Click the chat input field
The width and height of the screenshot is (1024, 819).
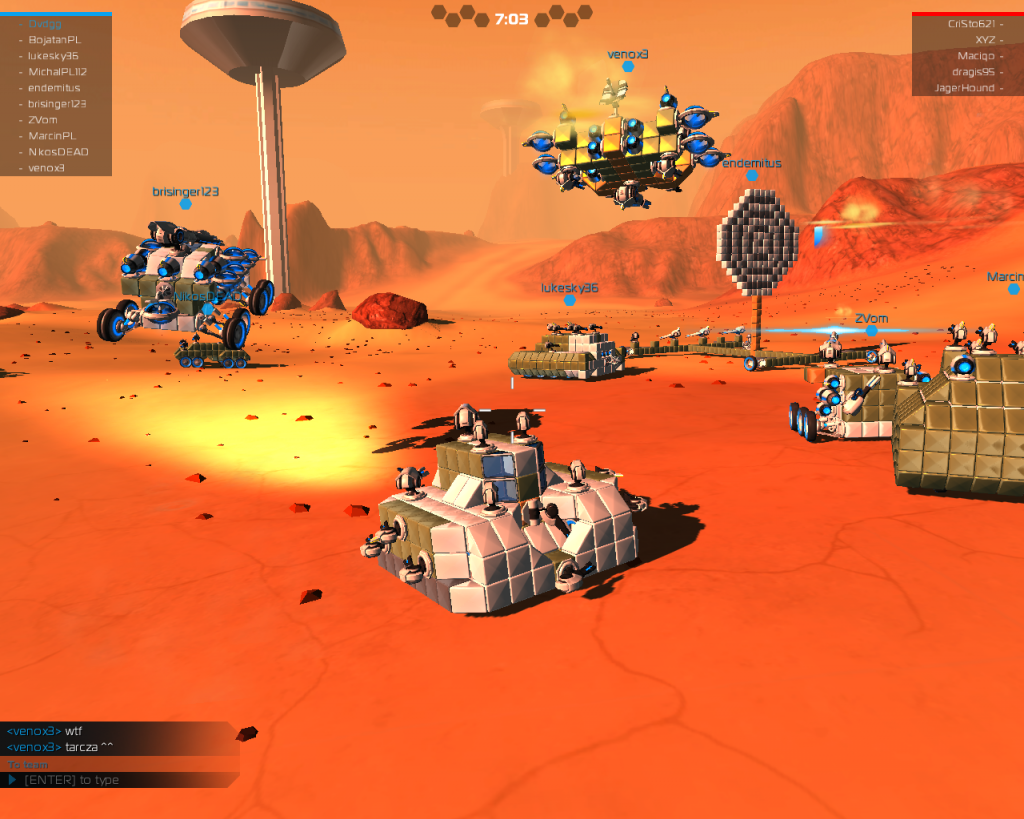[x=120, y=780]
